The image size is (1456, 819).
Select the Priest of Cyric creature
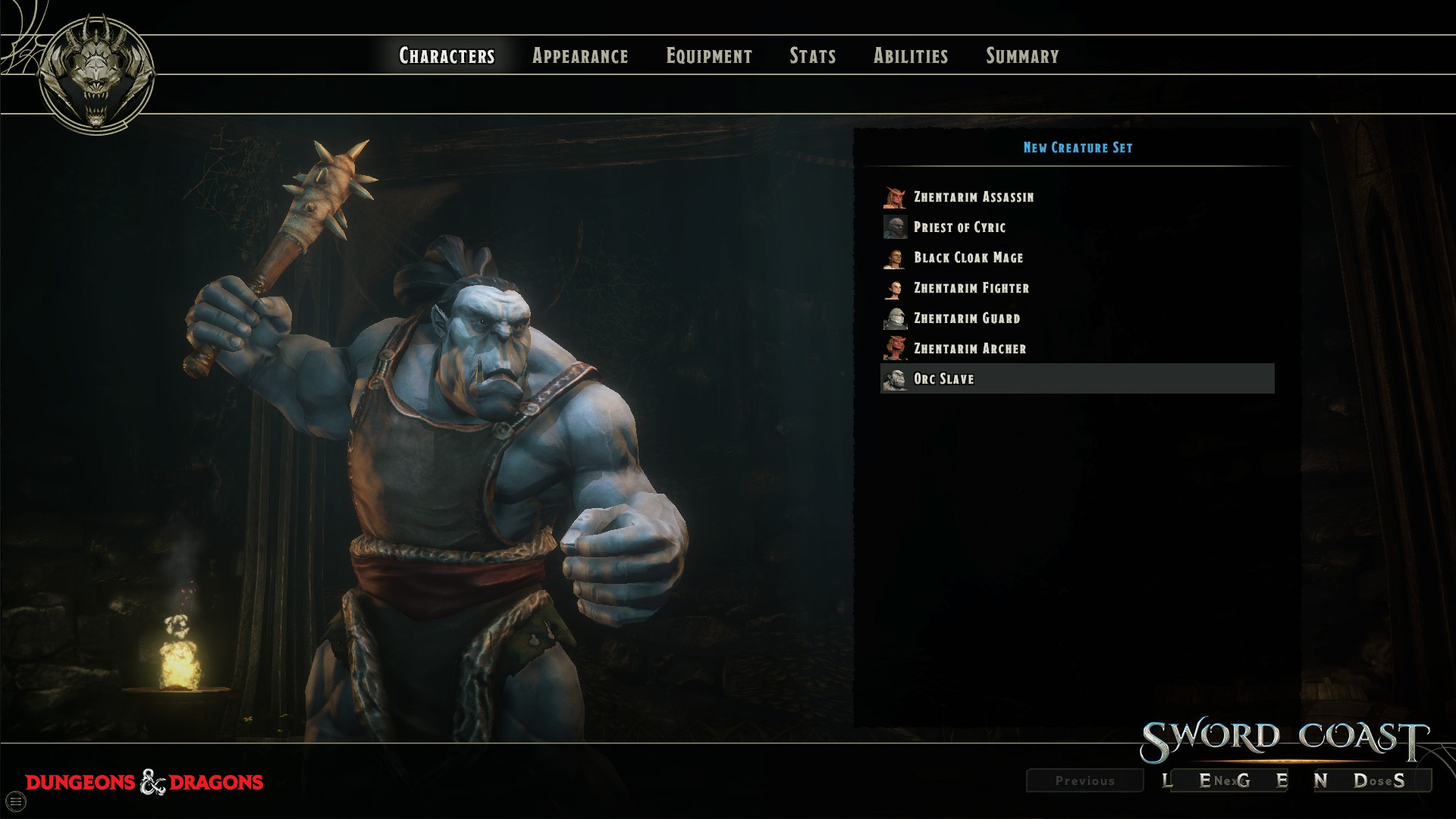[x=959, y=227]
